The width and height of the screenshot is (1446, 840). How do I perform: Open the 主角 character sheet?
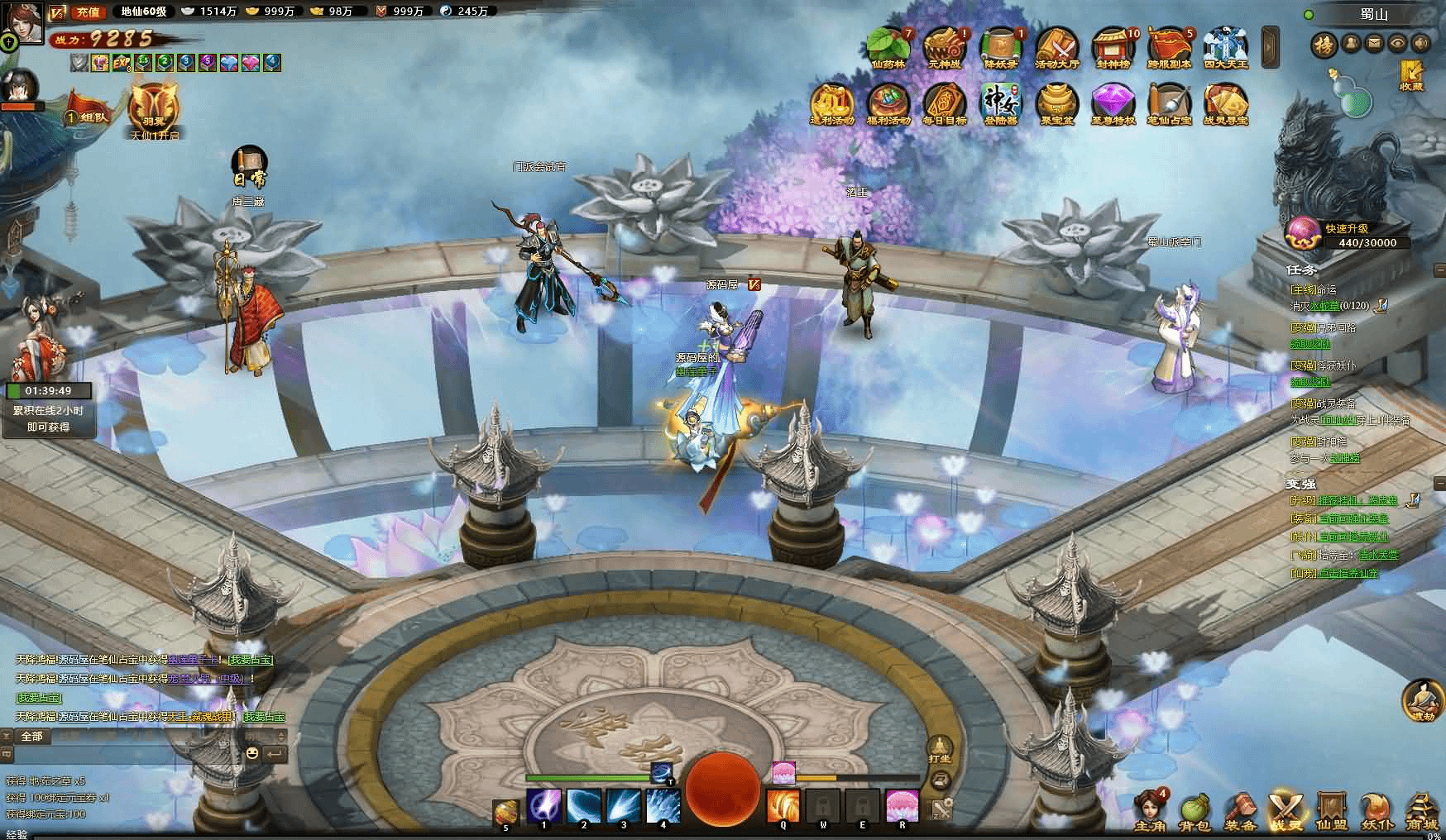click(1149, 810)
